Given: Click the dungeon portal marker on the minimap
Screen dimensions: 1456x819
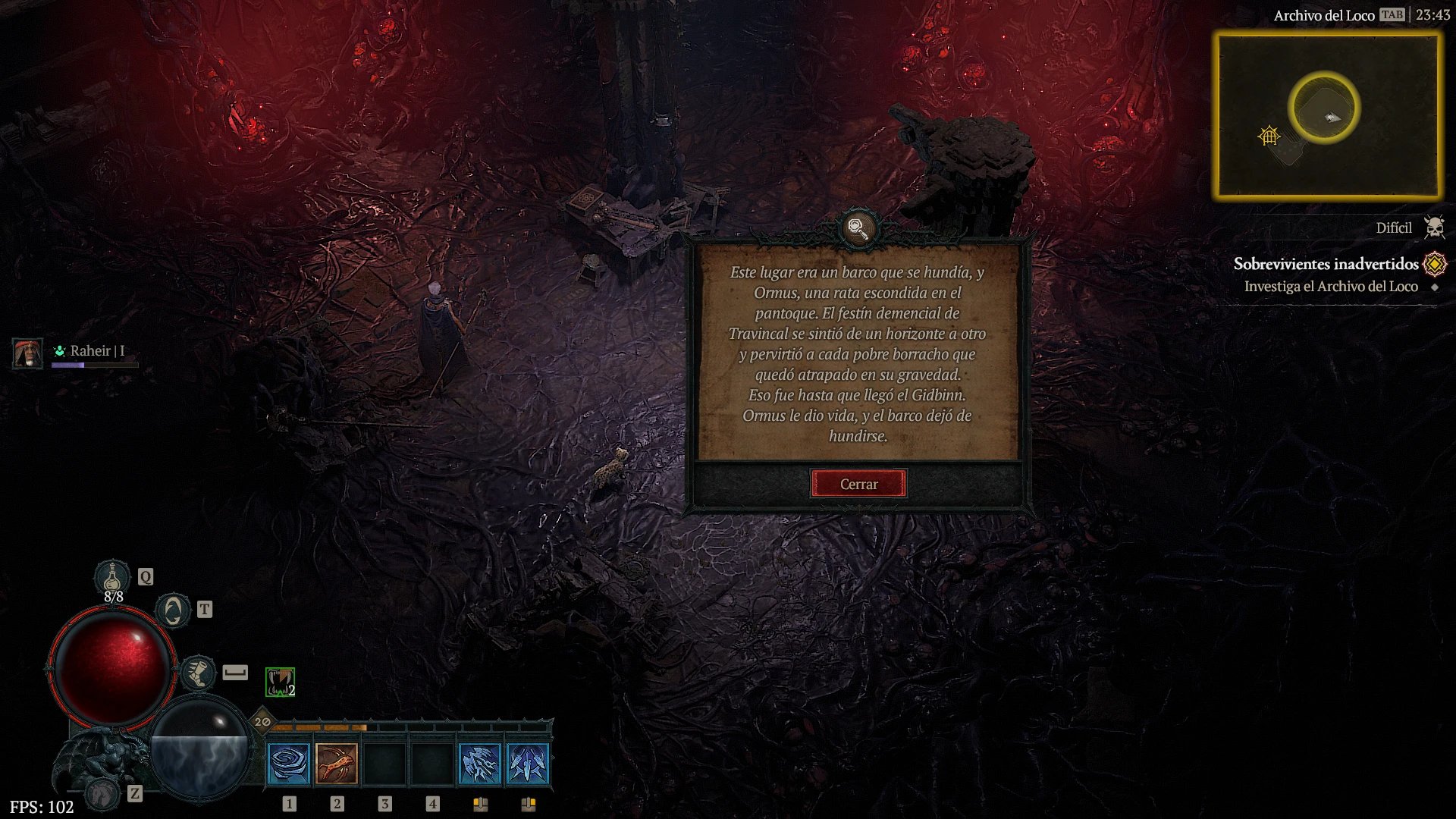Looking at the screenshot, I should click(1269, 136).
